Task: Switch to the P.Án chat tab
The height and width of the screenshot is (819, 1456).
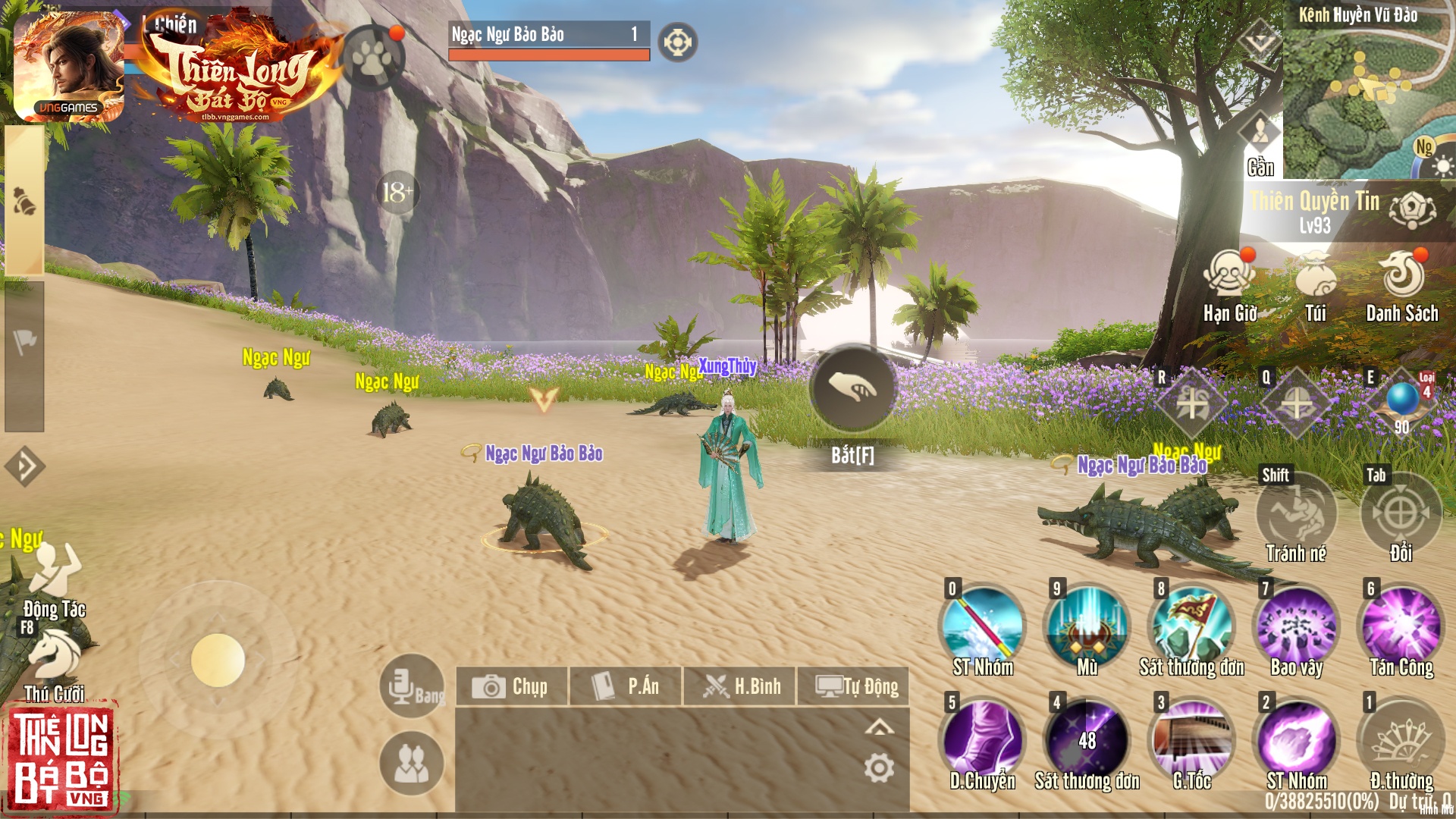Action: point(629,686)
